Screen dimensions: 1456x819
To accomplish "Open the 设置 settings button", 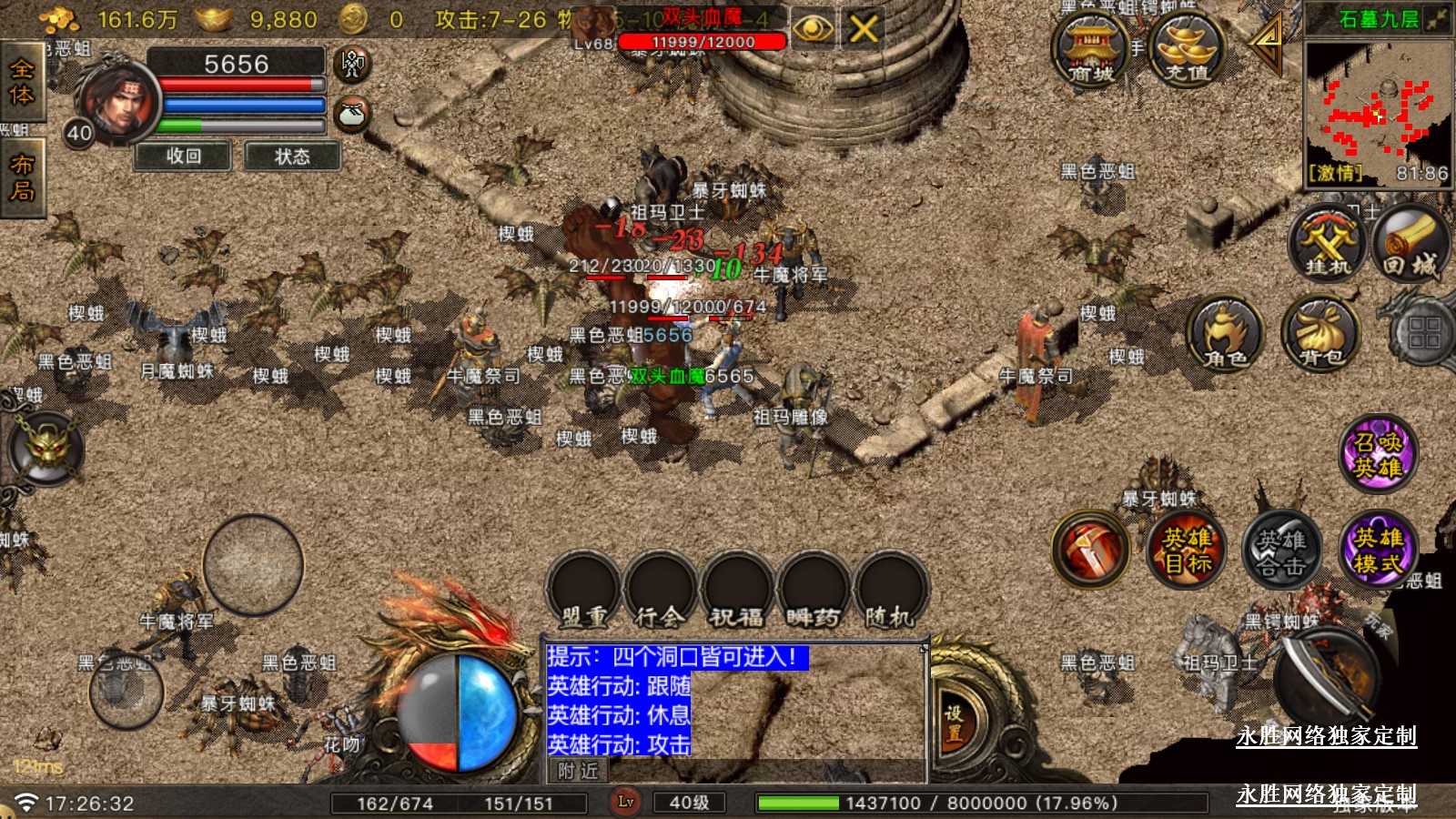I will 954,725.
